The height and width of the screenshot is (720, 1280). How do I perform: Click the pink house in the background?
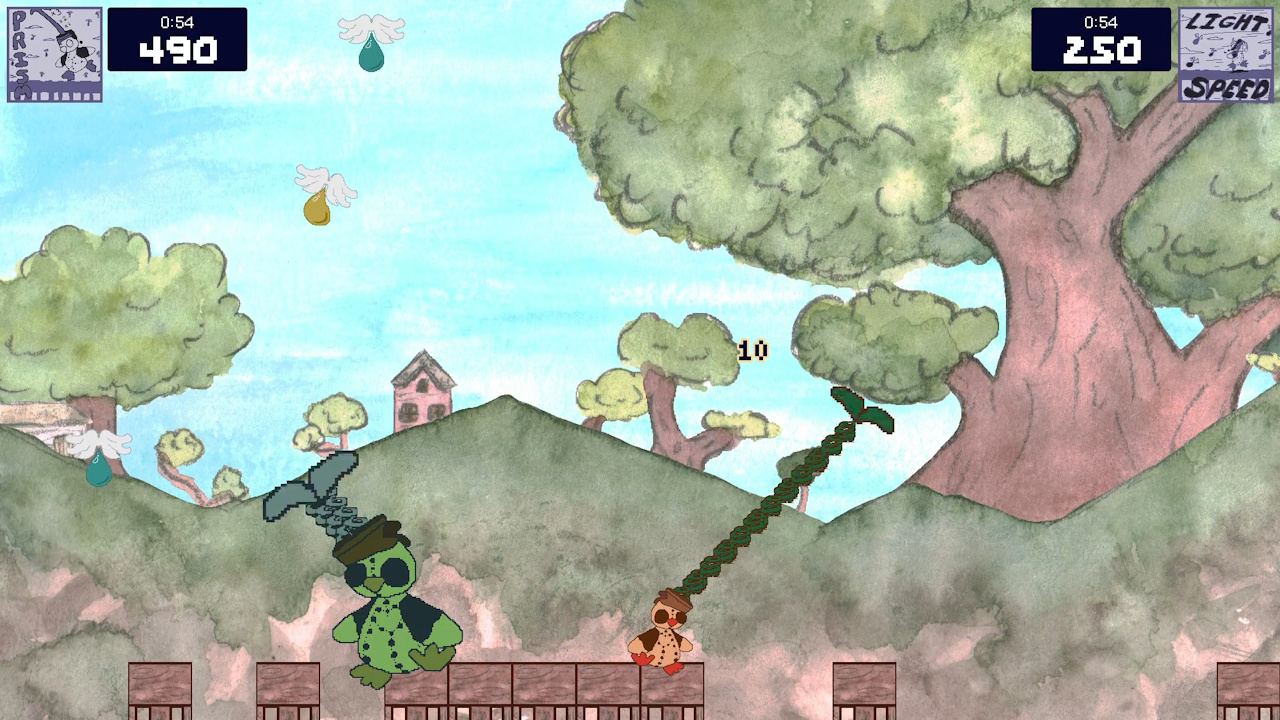point(420,390)
